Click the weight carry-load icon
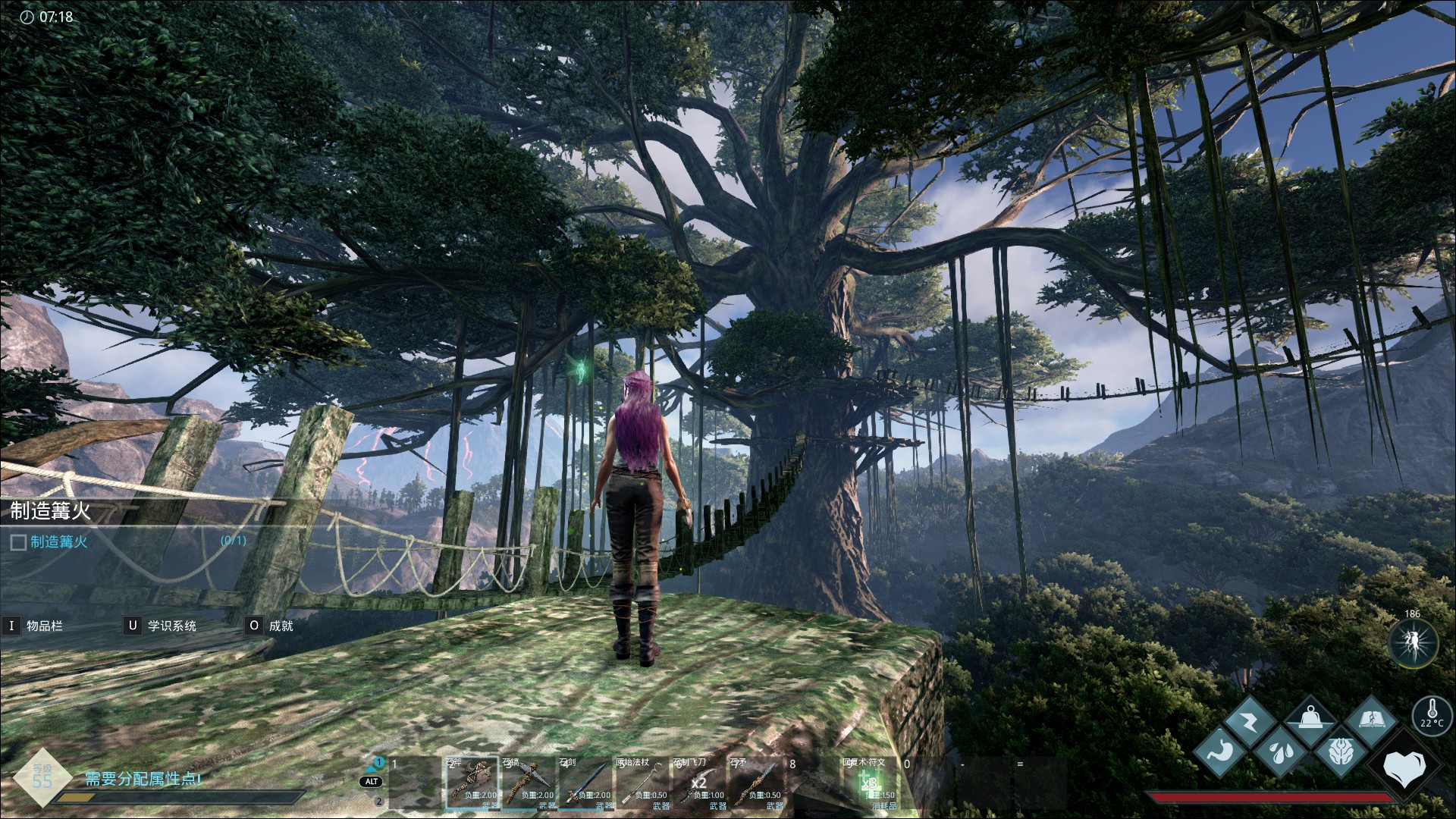The image size is (1456, 819). (1310, 721)
